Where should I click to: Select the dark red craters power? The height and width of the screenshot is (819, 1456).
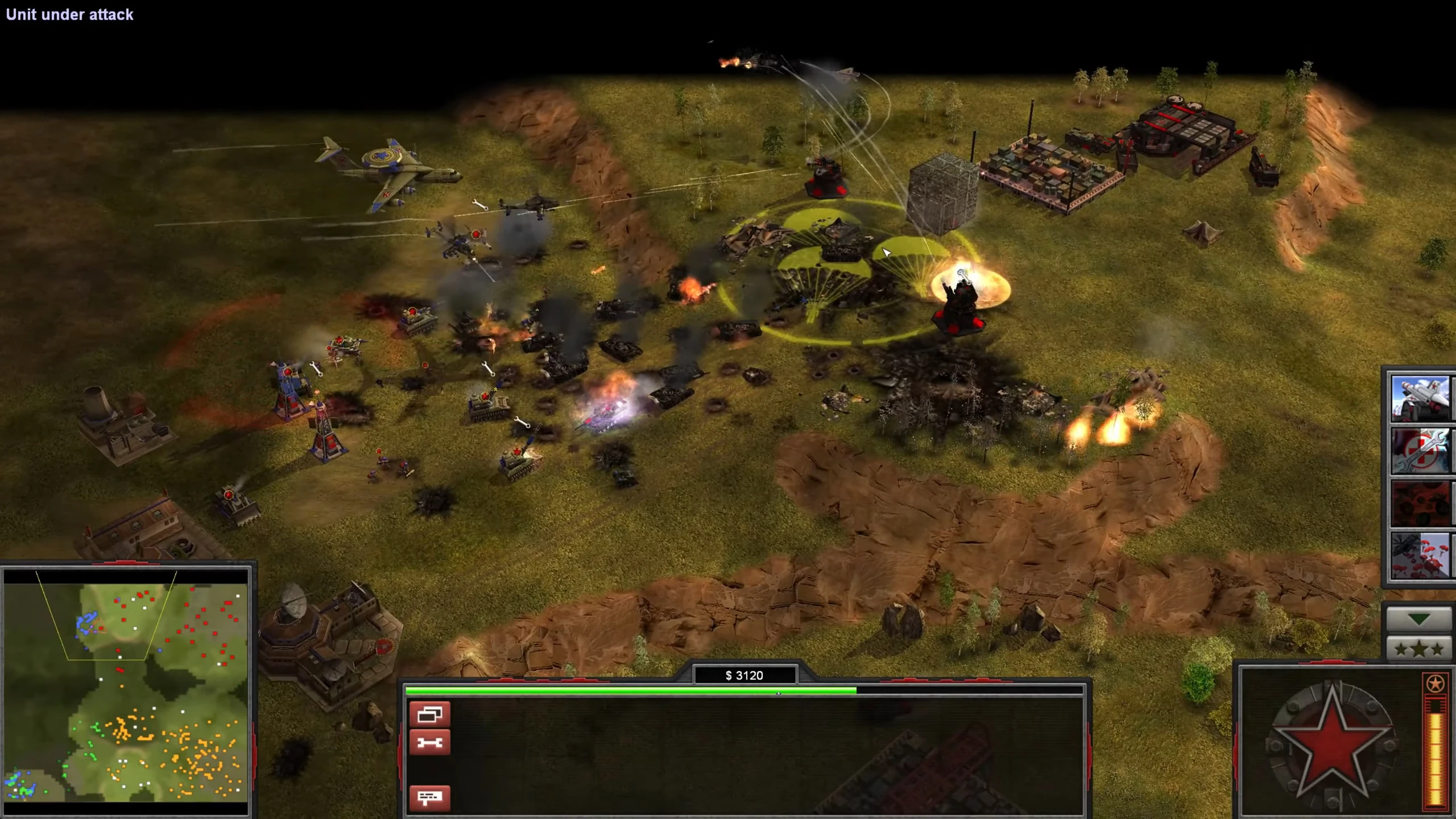(x=1420, y=503)
